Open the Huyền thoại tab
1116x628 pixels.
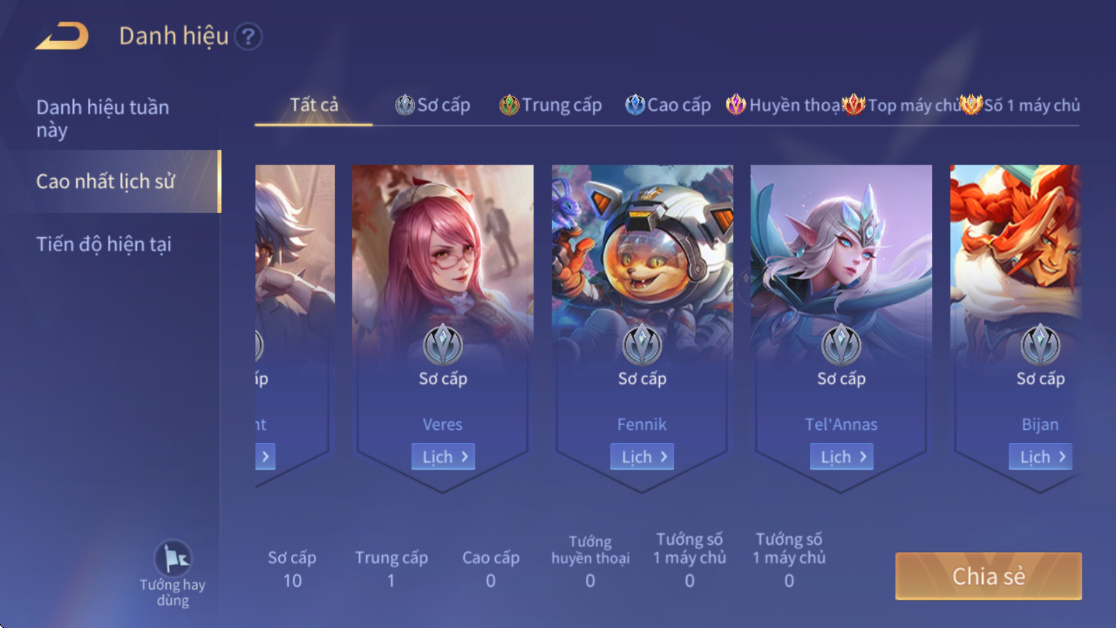pos(783,105)
